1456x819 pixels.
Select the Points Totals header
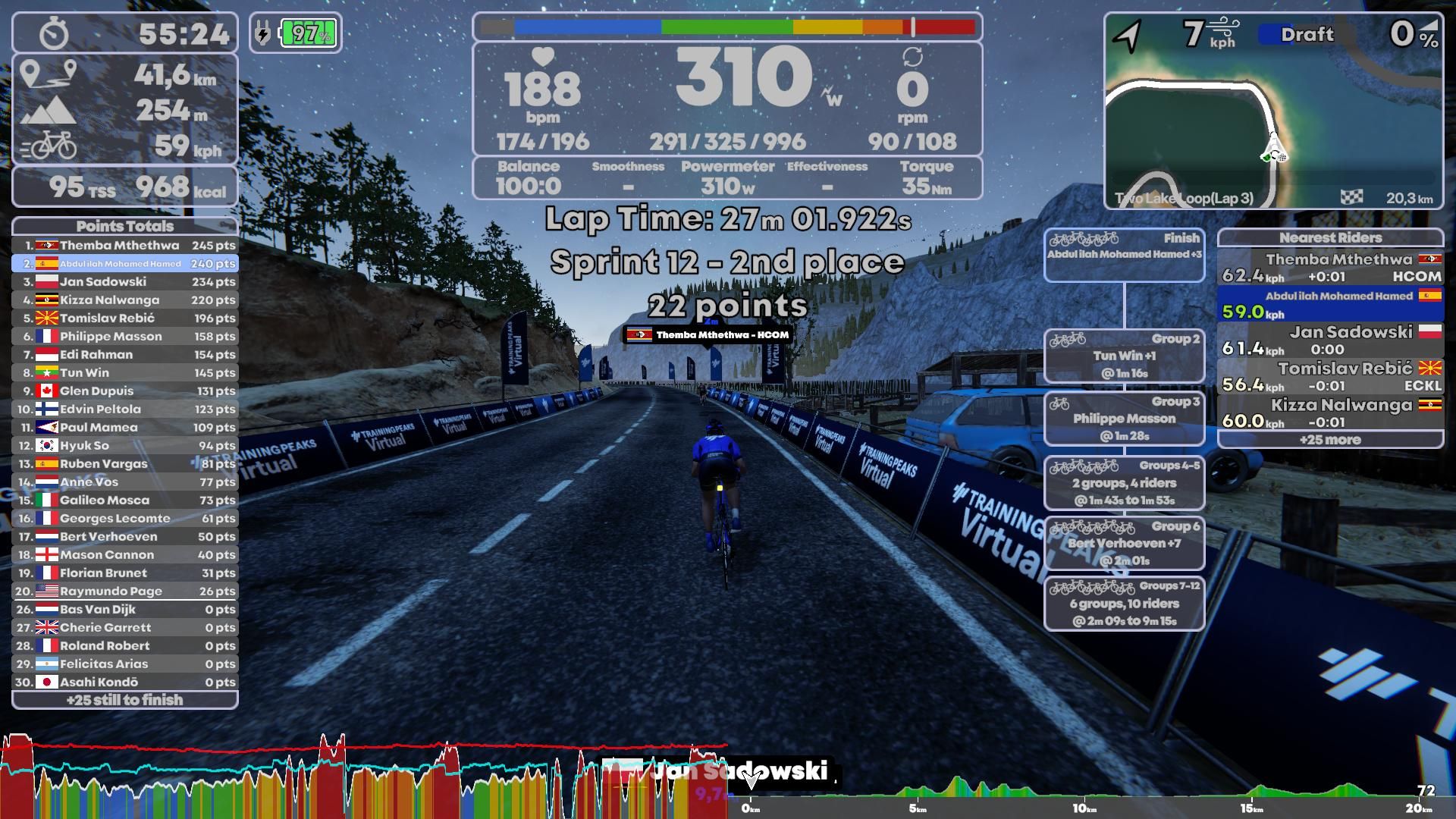[x=124, y=226]
